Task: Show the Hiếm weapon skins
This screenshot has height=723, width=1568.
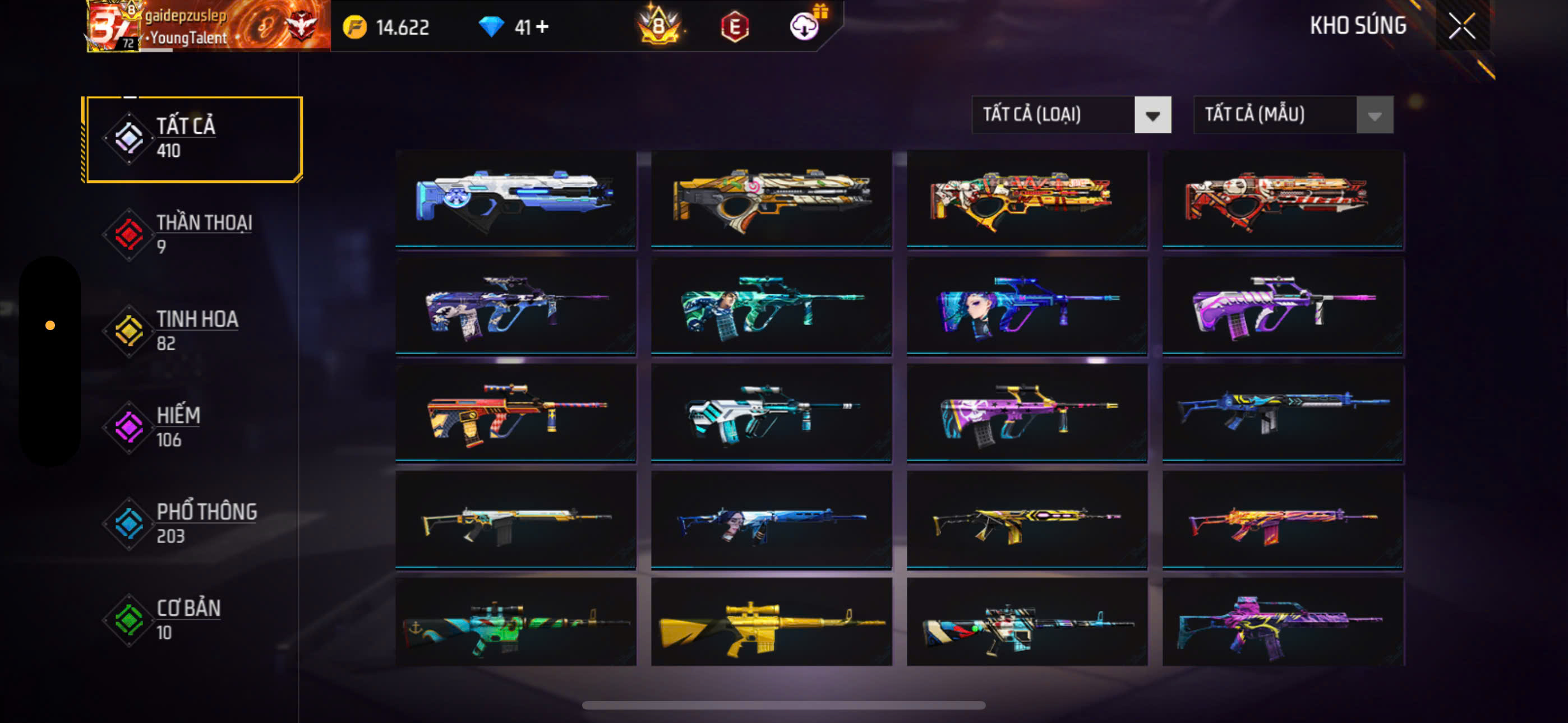Action: (193, 427)
